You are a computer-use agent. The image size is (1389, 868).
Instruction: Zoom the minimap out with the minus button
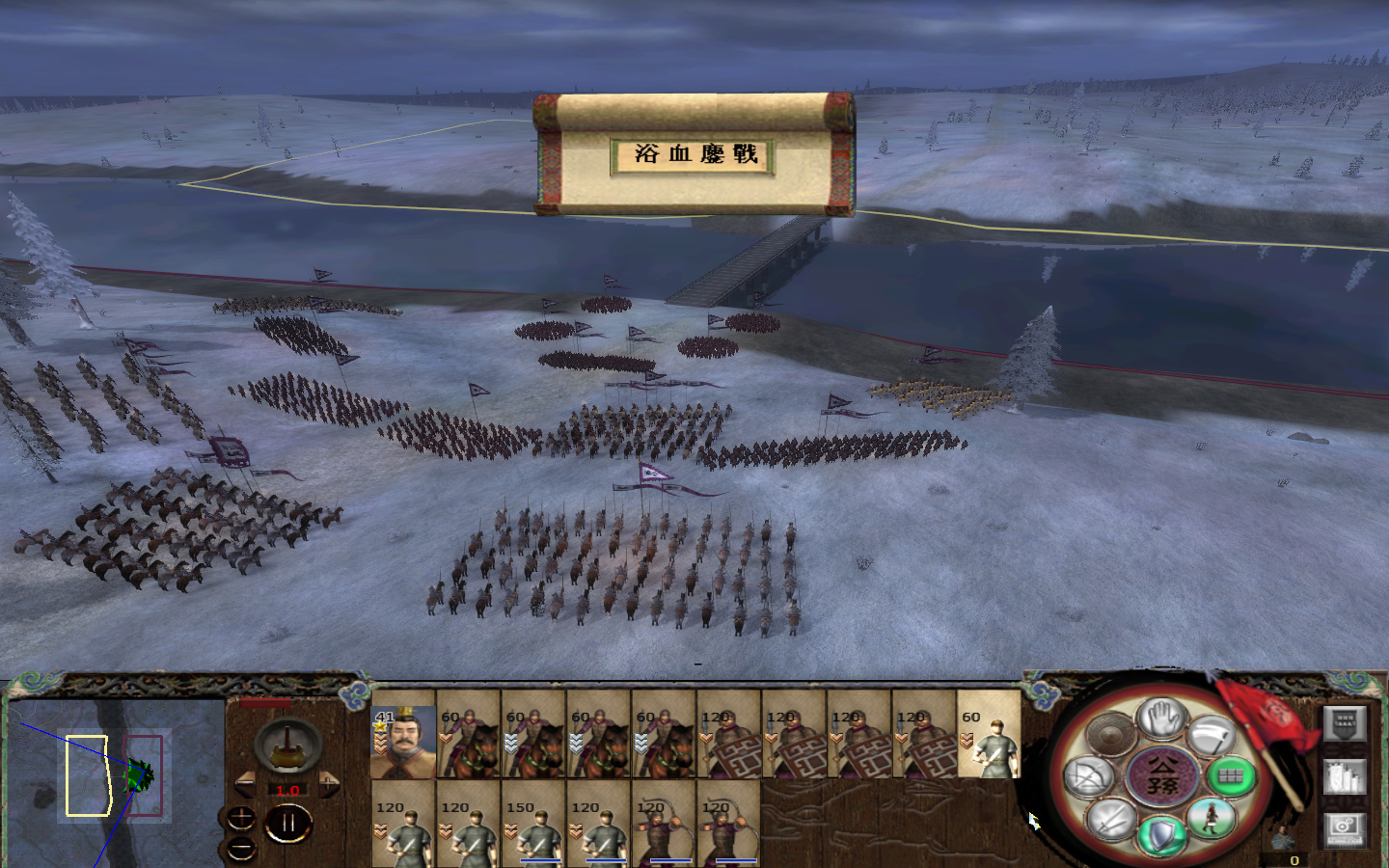tap(241, 847)
